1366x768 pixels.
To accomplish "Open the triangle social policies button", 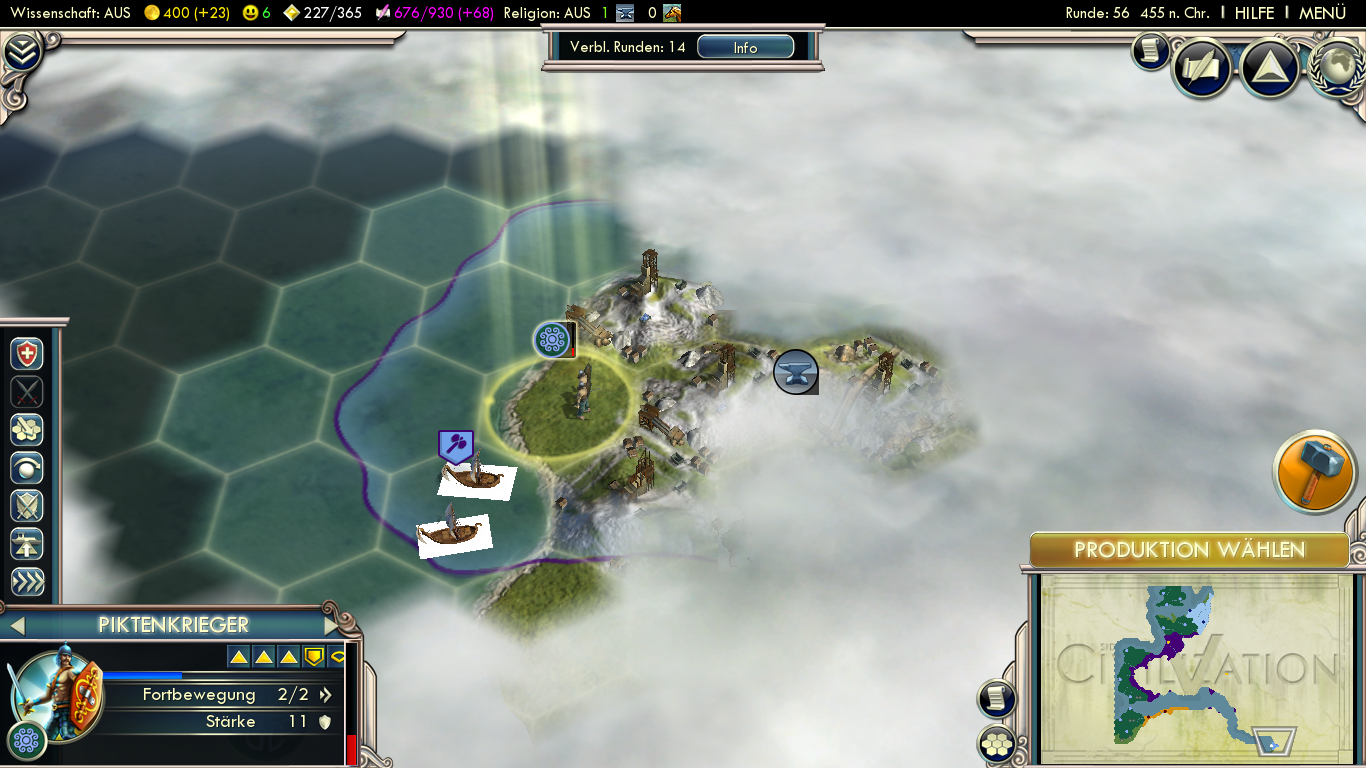I will (x=1268, y=67).
